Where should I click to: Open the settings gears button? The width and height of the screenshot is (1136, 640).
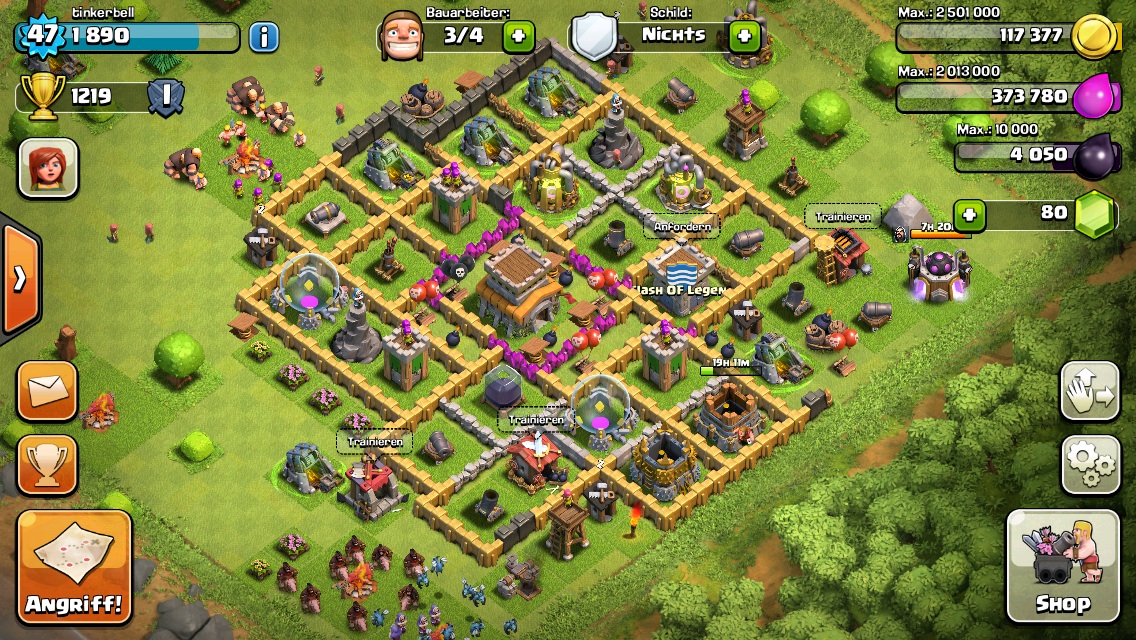pyautogui.click(x=1089, y=465)
